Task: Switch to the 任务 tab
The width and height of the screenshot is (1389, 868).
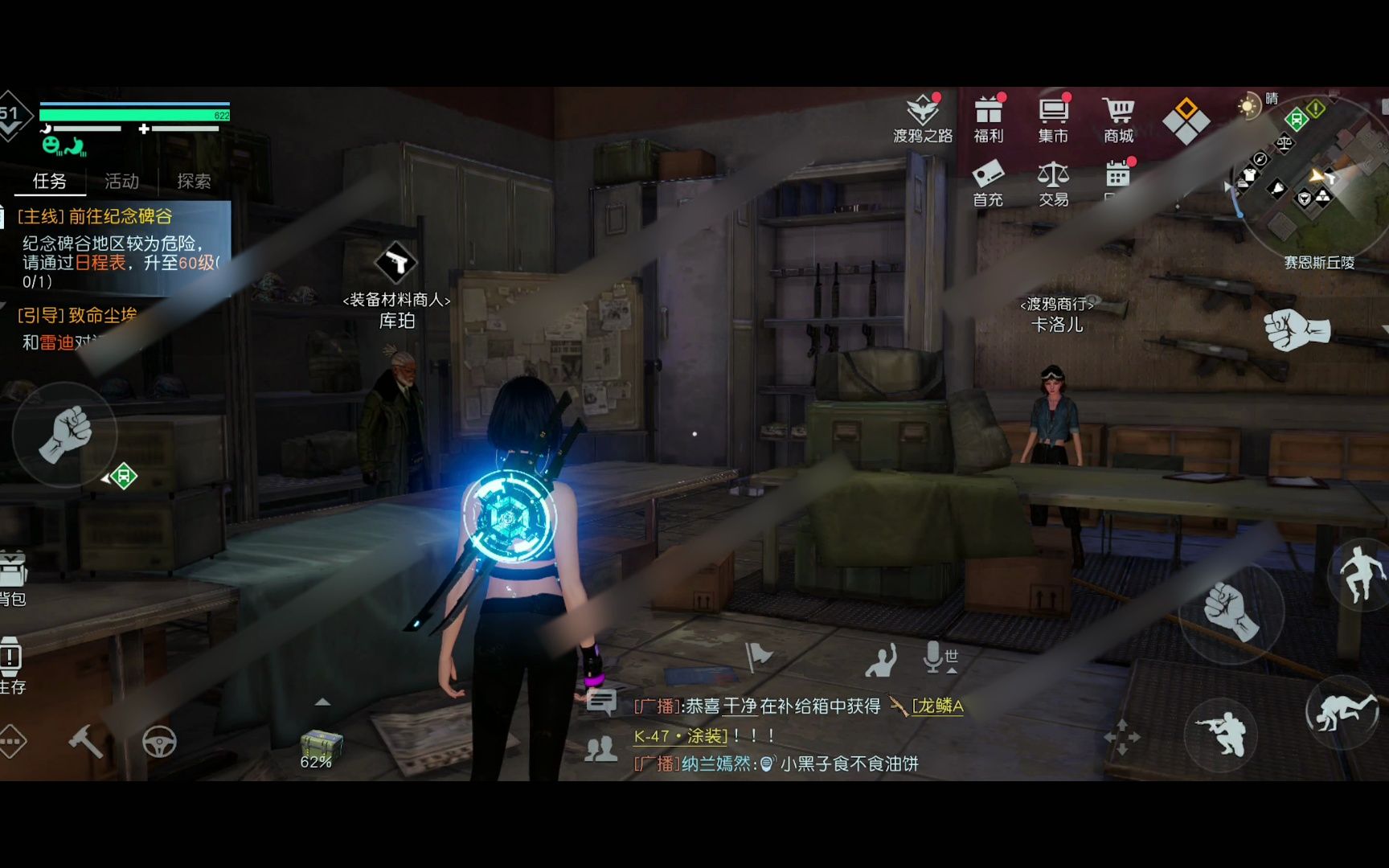Action: point(49,181)
